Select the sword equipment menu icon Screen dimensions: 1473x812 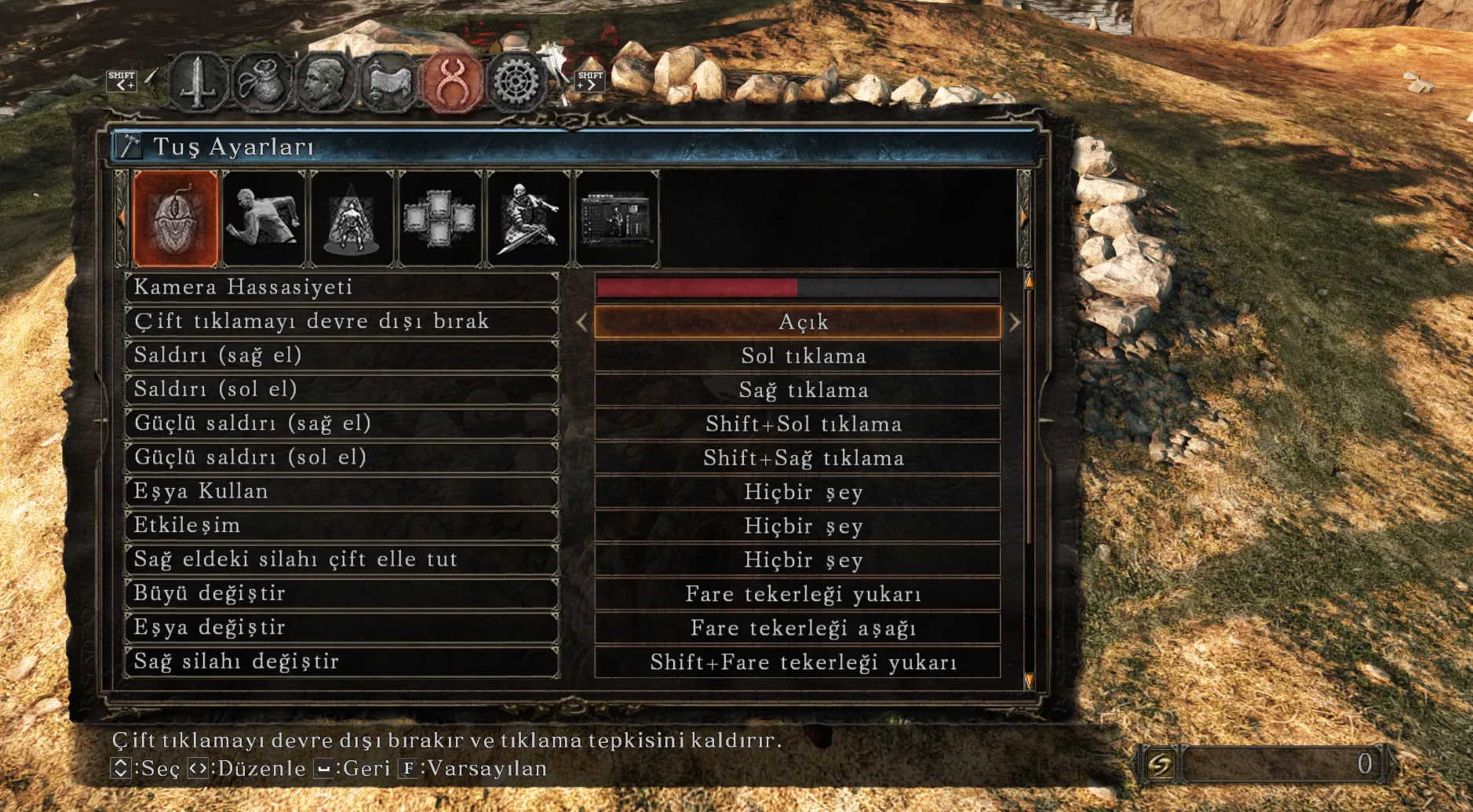click(199, 81)
